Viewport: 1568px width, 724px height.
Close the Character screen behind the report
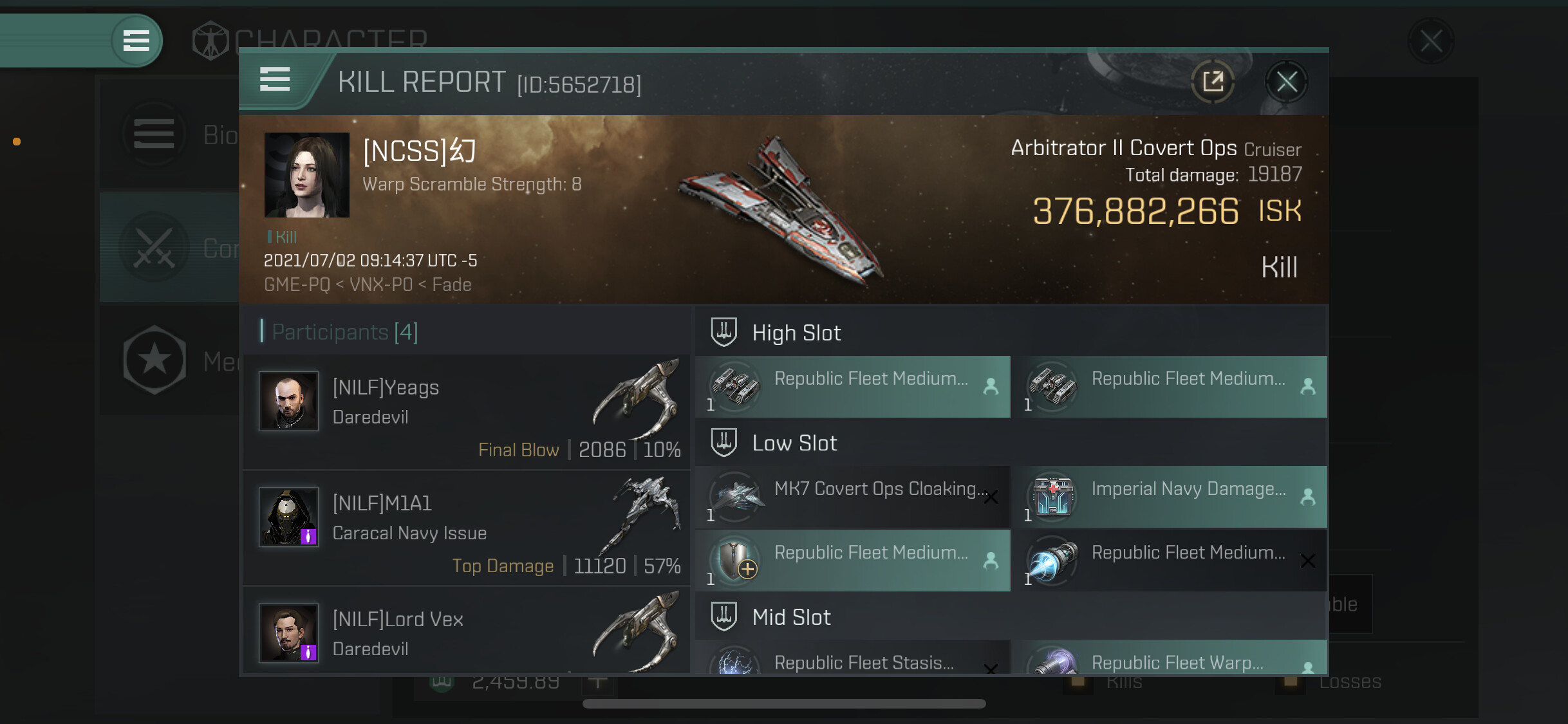[1431, 42]
